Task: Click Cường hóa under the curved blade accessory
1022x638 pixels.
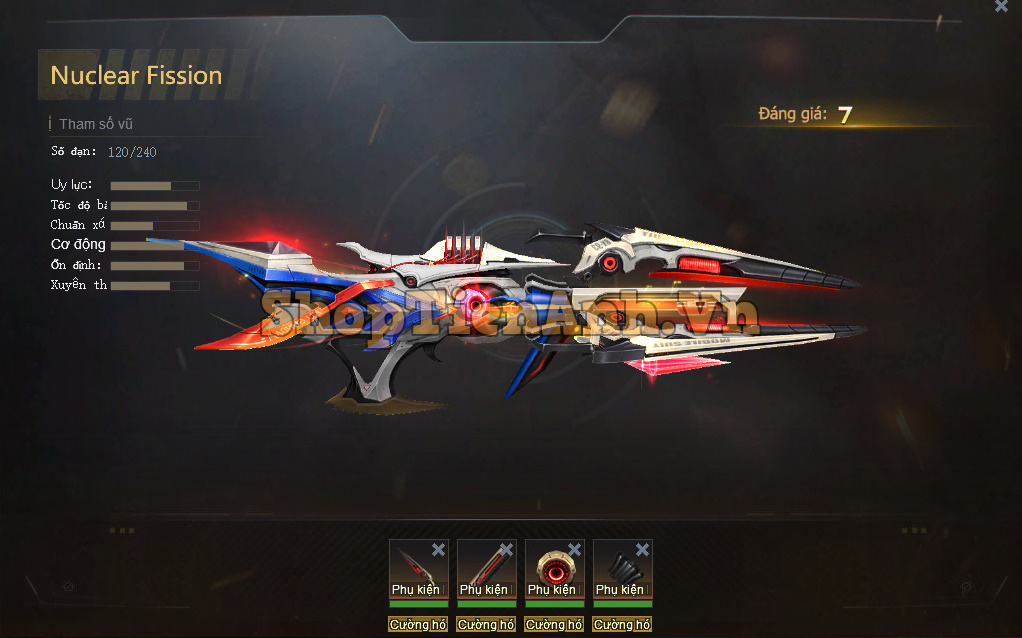Action: coord(418,624)
